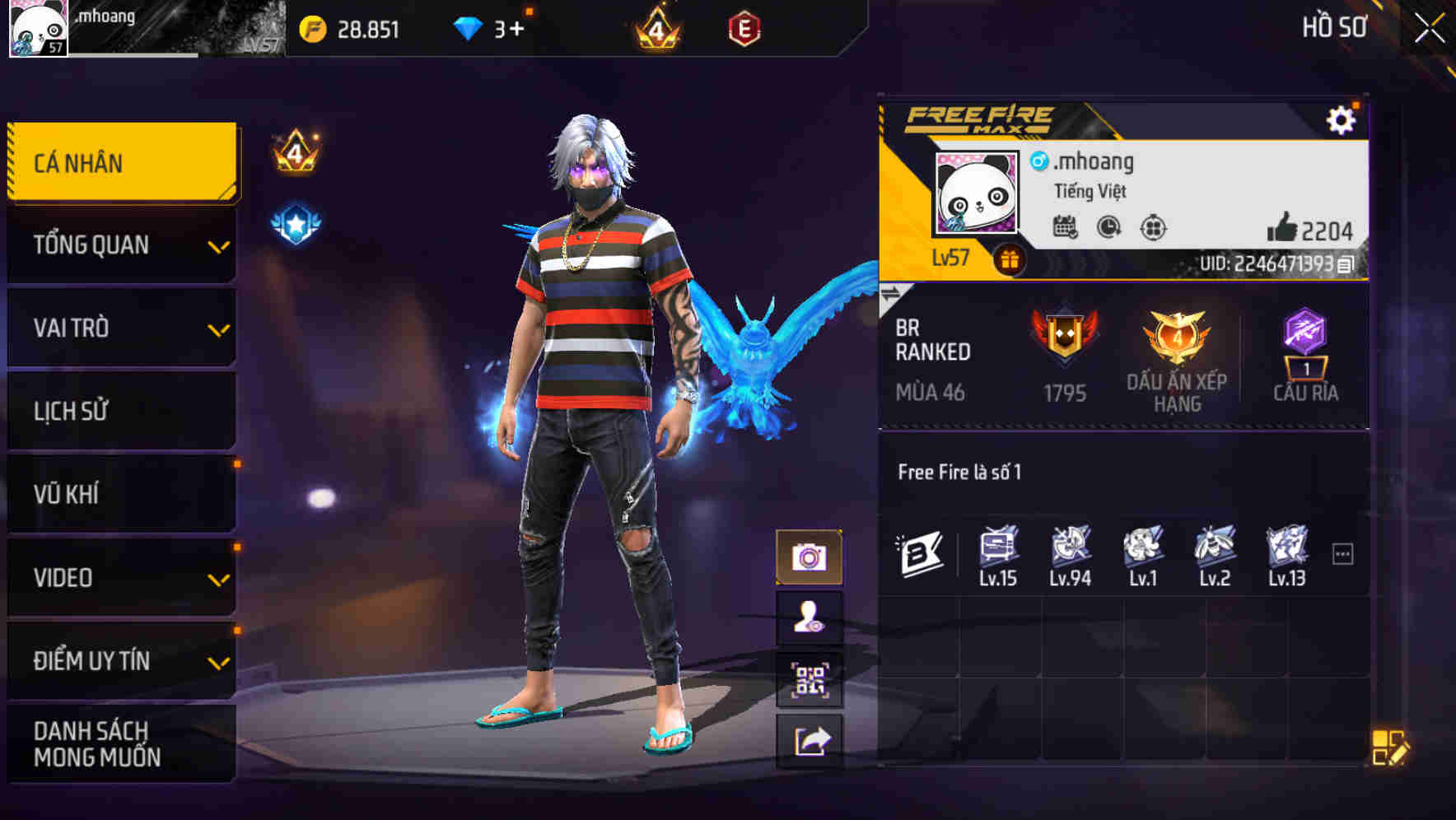The height and width of the screenshot is (820, 1456).
Task: Open the EVO badge icon in the top bar
Action: (x=744, y=26)
